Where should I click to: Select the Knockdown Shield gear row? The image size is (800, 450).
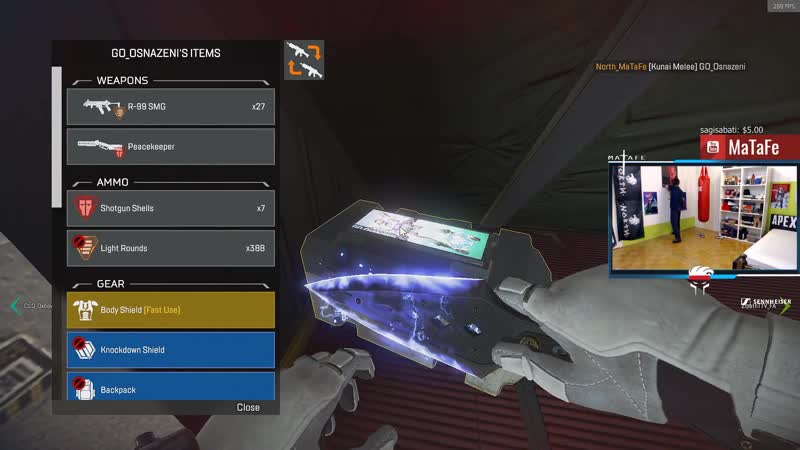click(x=170, y=350)
